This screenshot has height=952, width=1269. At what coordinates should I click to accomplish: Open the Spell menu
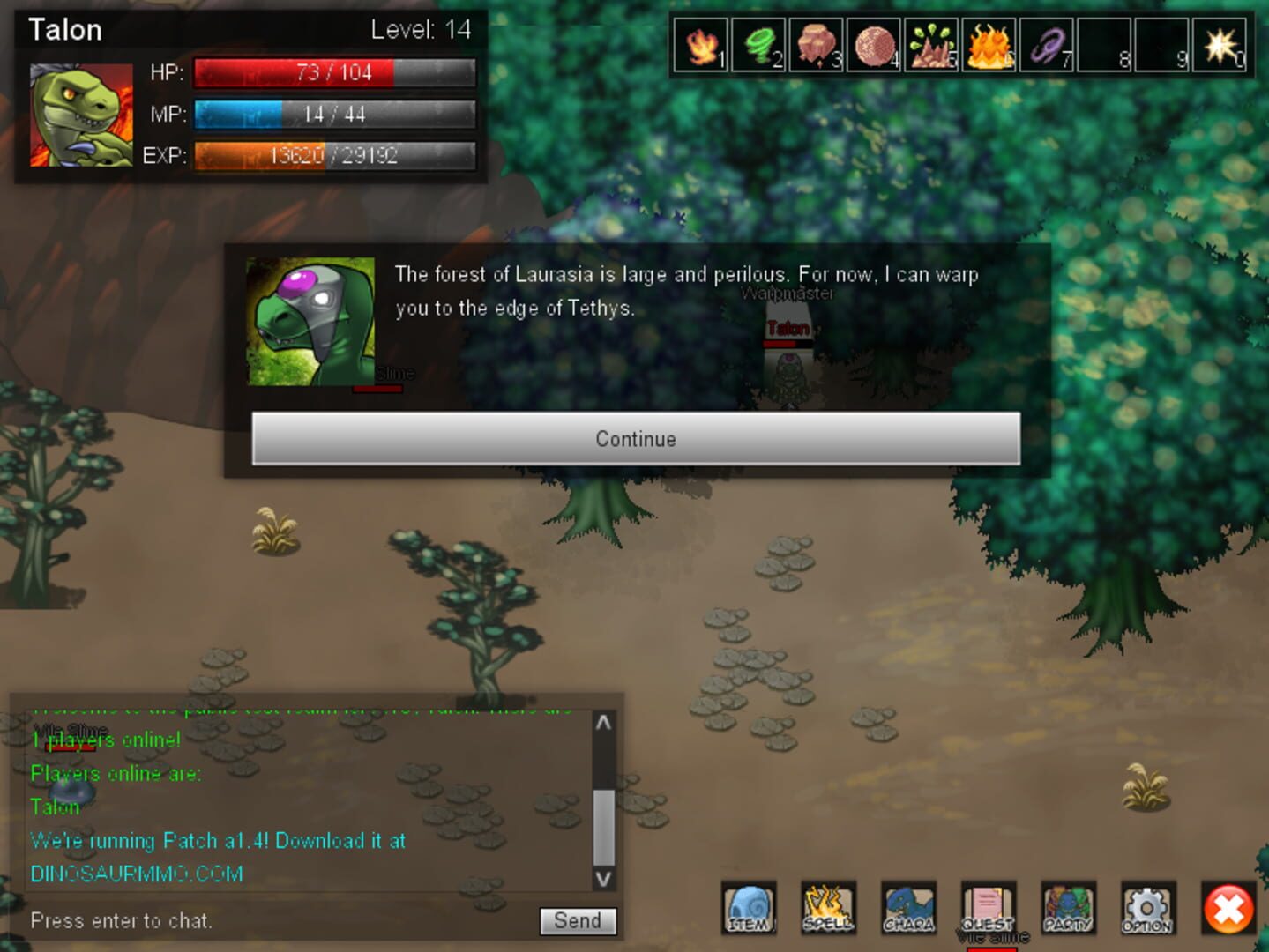(828, 908)
